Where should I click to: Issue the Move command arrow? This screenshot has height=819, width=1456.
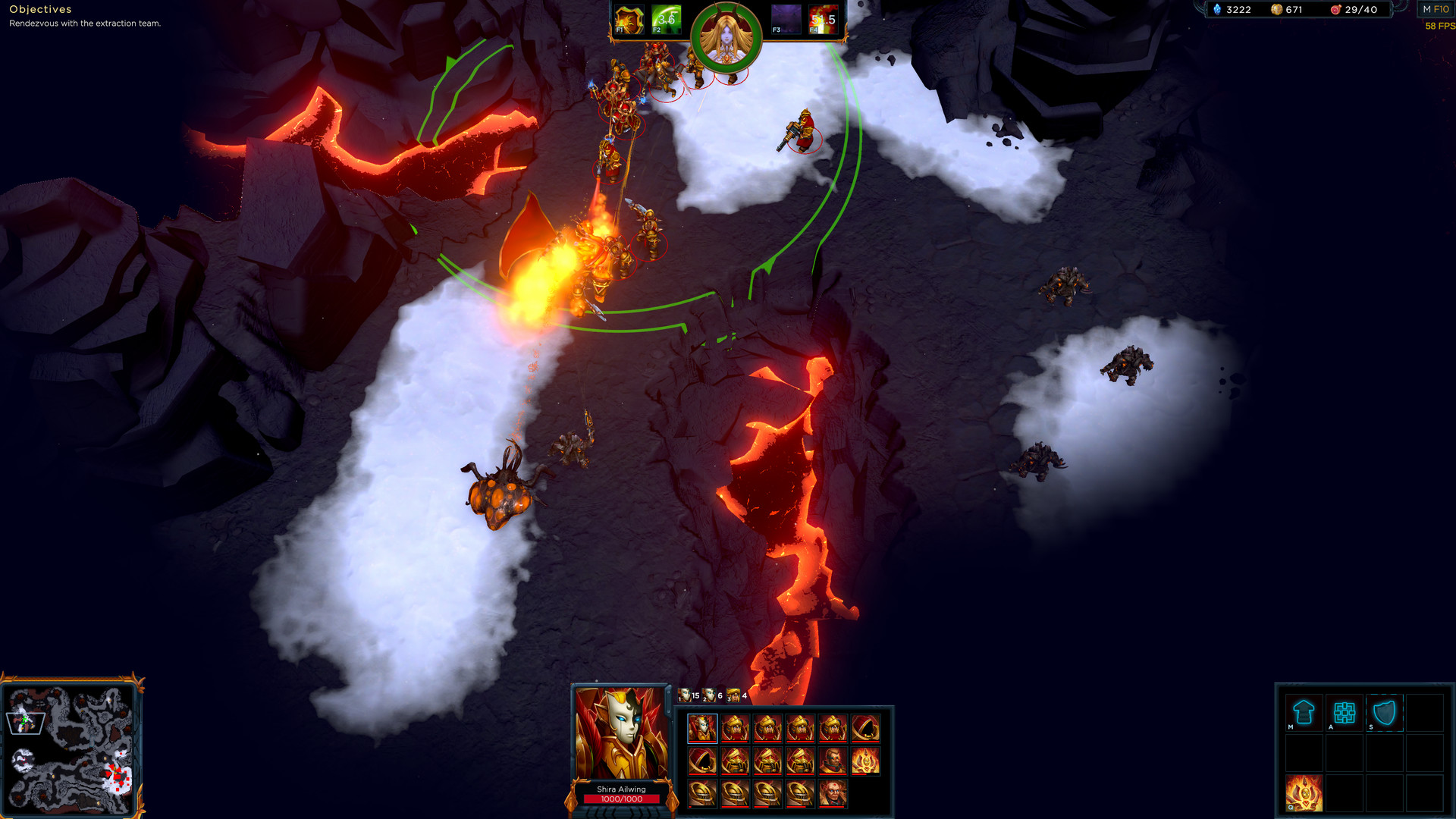[x=1304, y=713]
